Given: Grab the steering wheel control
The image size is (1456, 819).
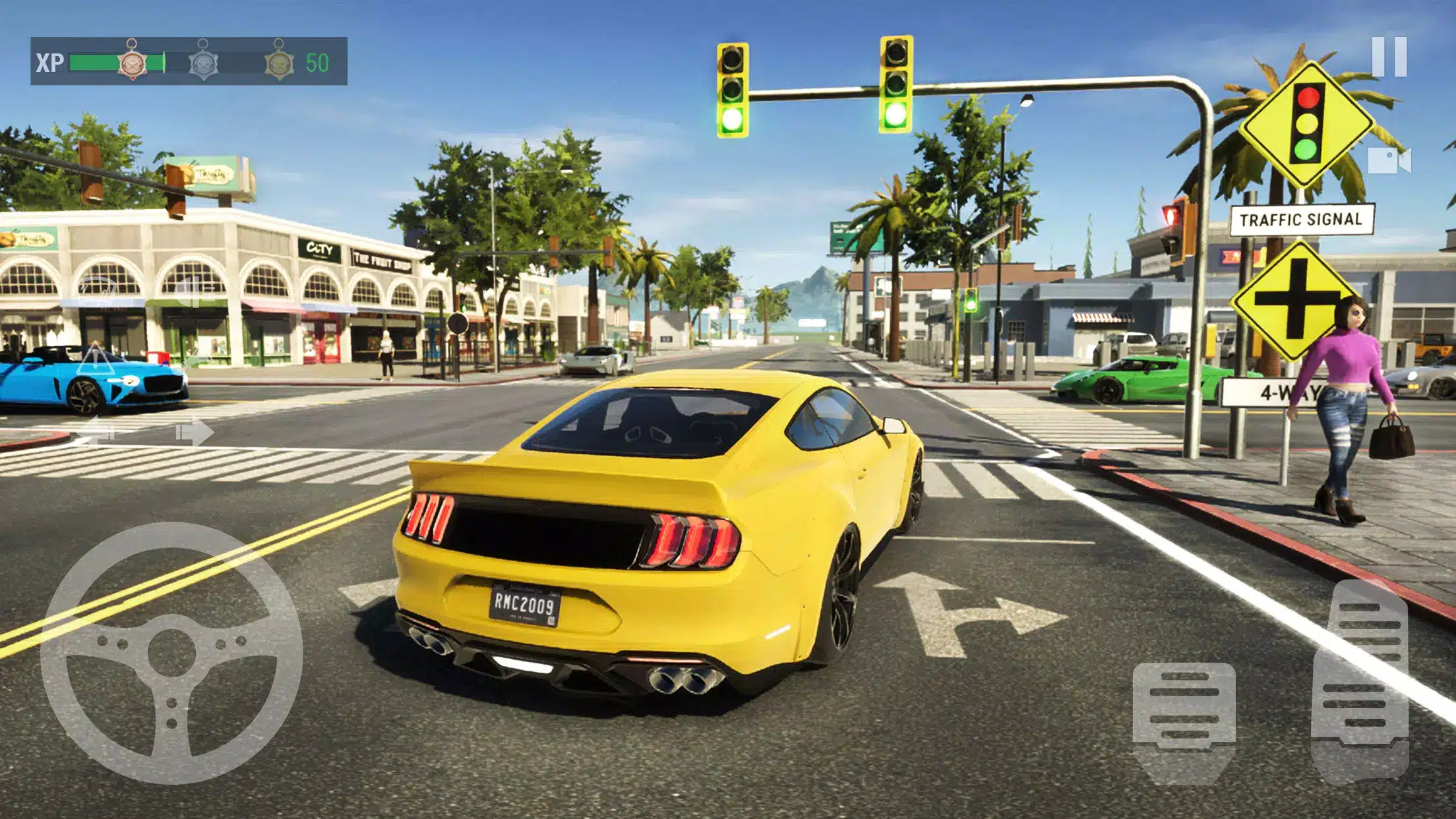Looking at the screenshot, I should pyautogui.click(x=171, y=653).
